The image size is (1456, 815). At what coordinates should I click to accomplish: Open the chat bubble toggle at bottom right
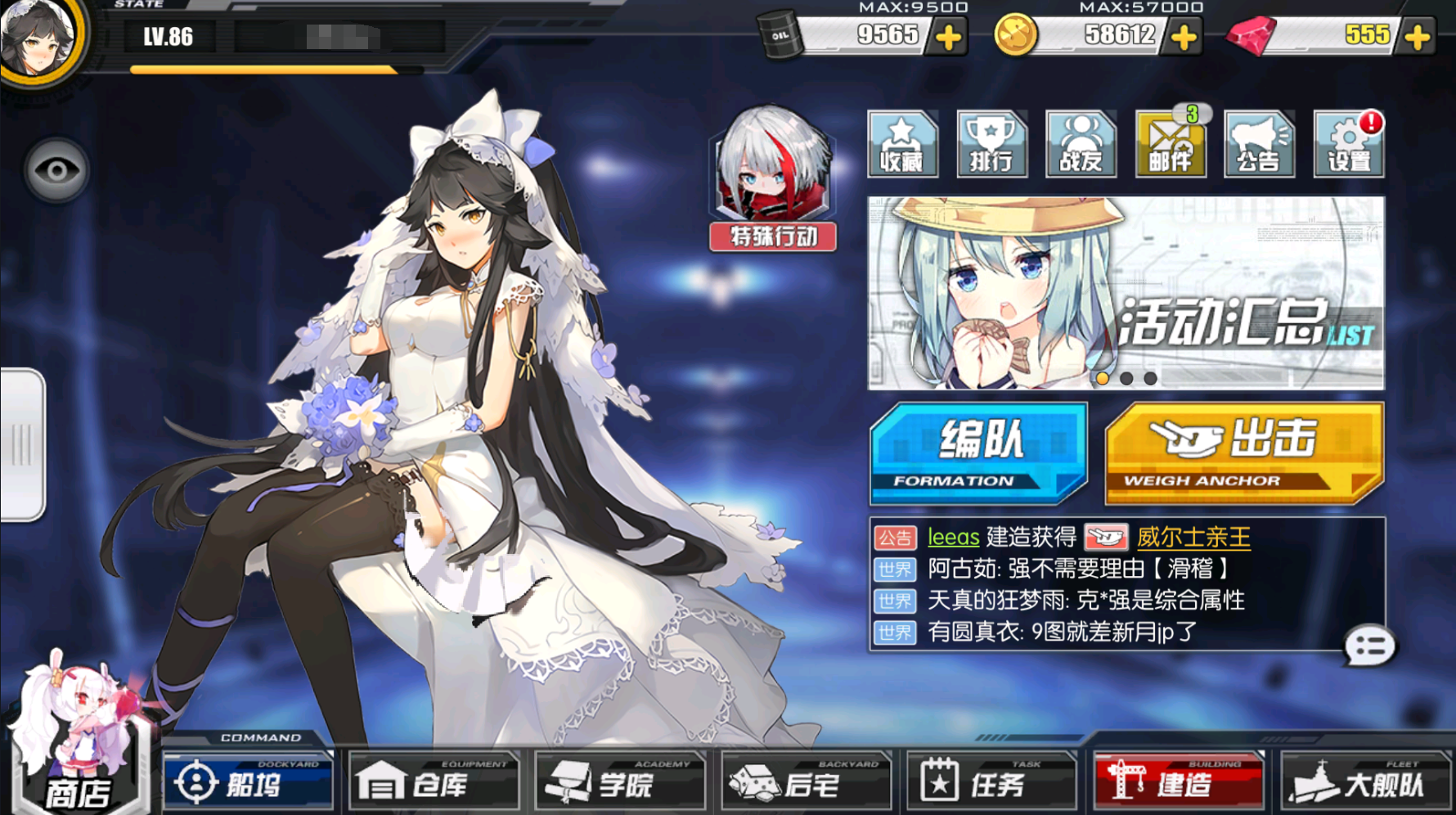click(1368, 646)
